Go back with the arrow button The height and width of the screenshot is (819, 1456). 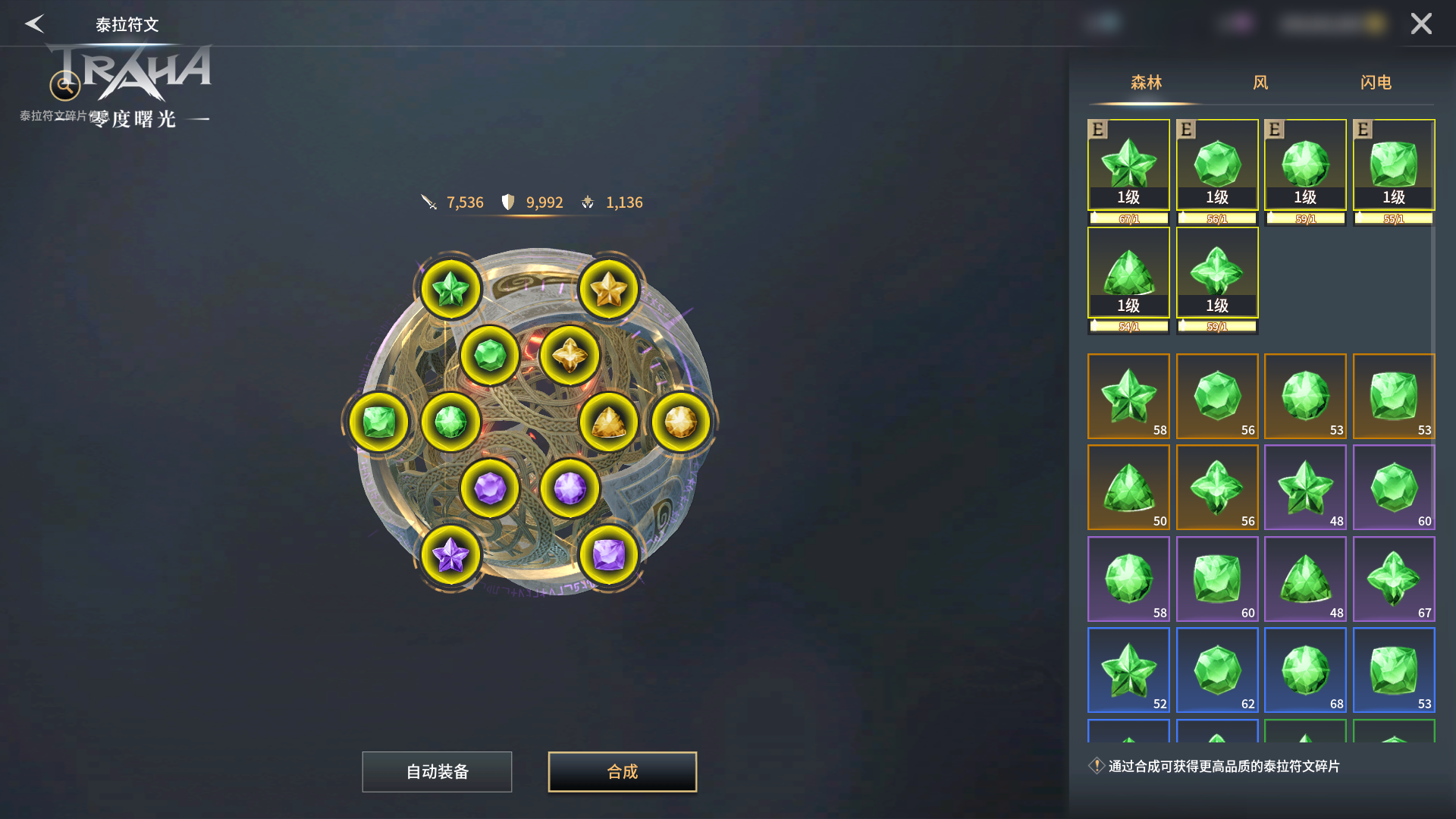point(35,24)
